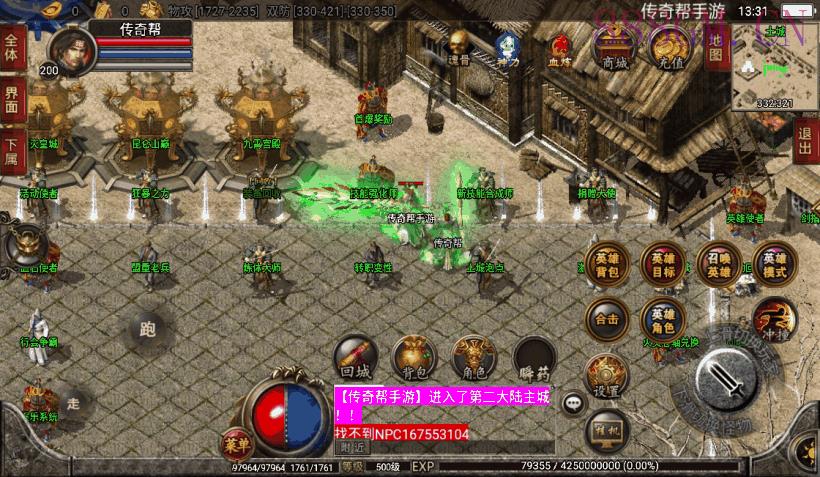
Task: Open the 血炼 feature
Action: [x=561, y=48]
